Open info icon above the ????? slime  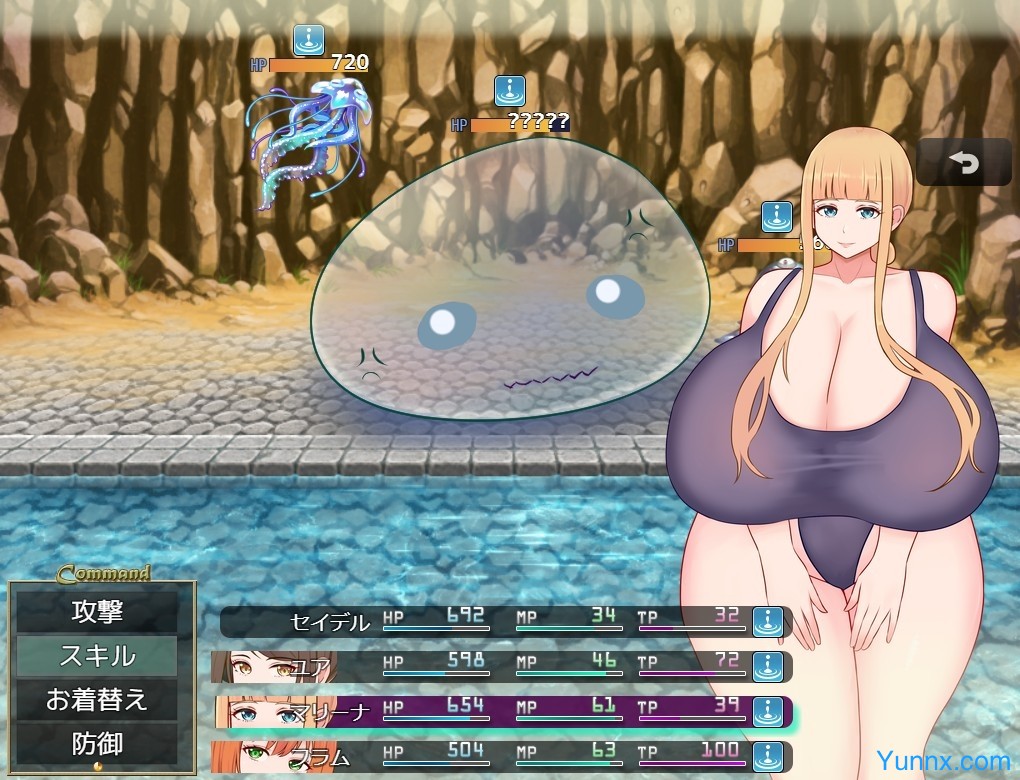(x=510, y=91)
